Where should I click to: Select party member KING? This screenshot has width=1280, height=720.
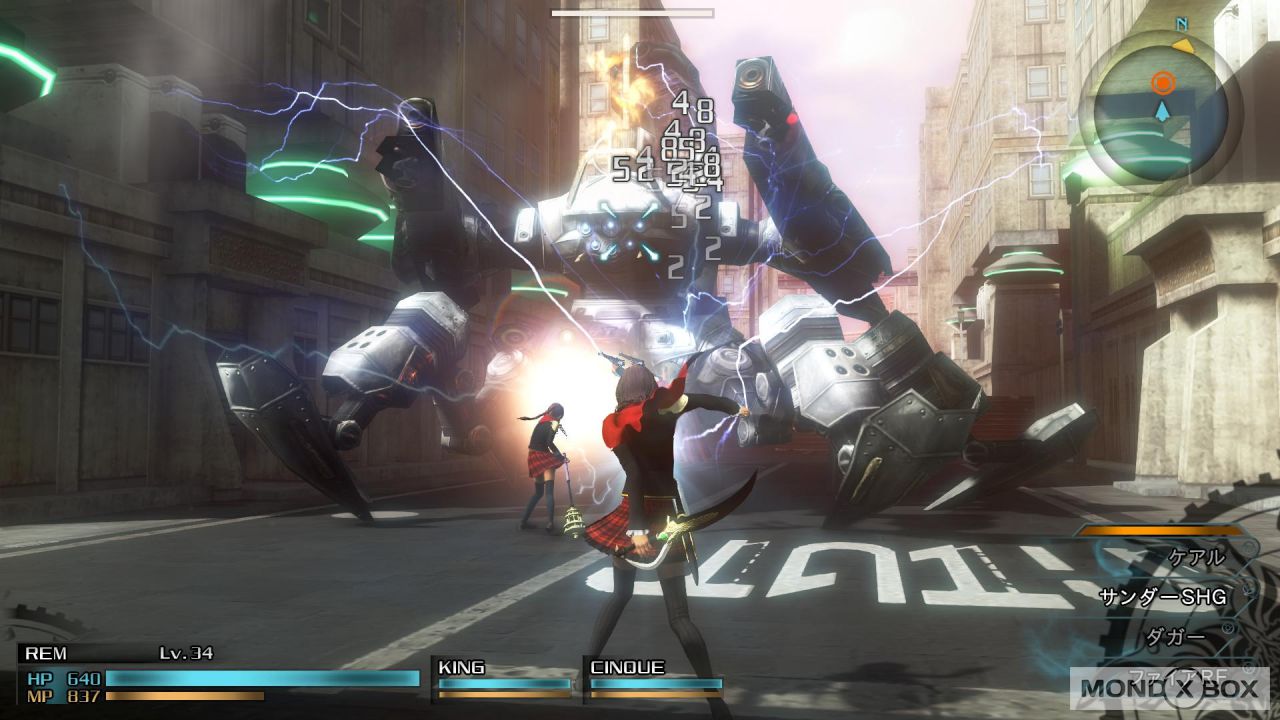(504, 677)
